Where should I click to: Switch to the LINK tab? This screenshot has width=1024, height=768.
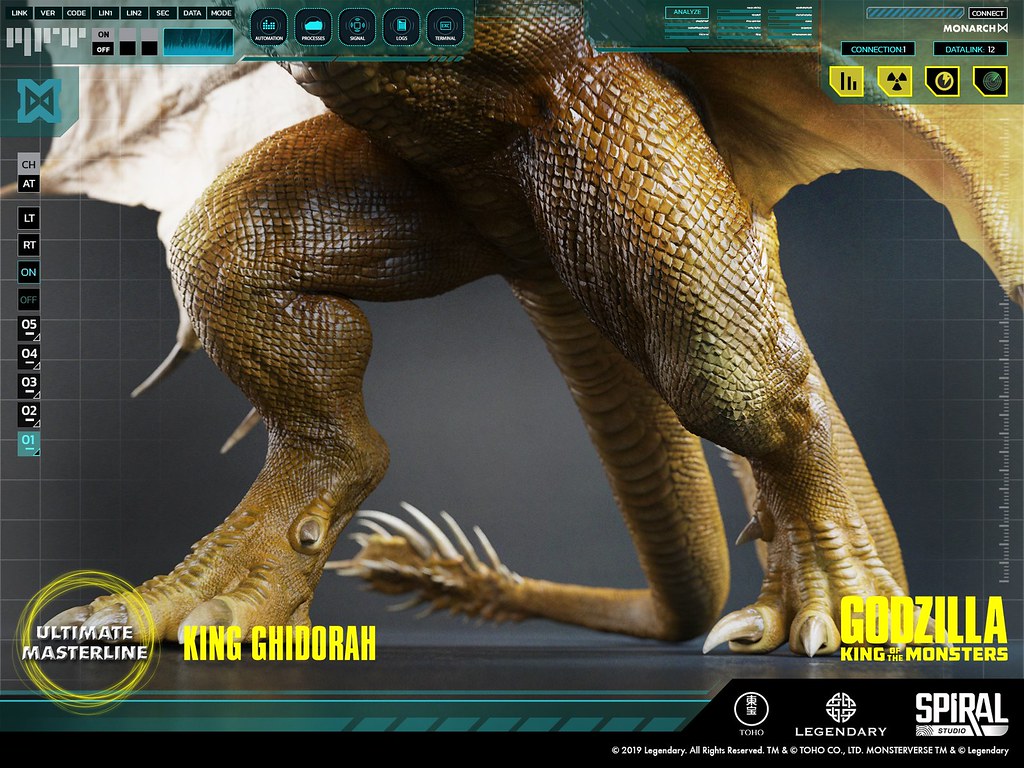tap(18, 13)
